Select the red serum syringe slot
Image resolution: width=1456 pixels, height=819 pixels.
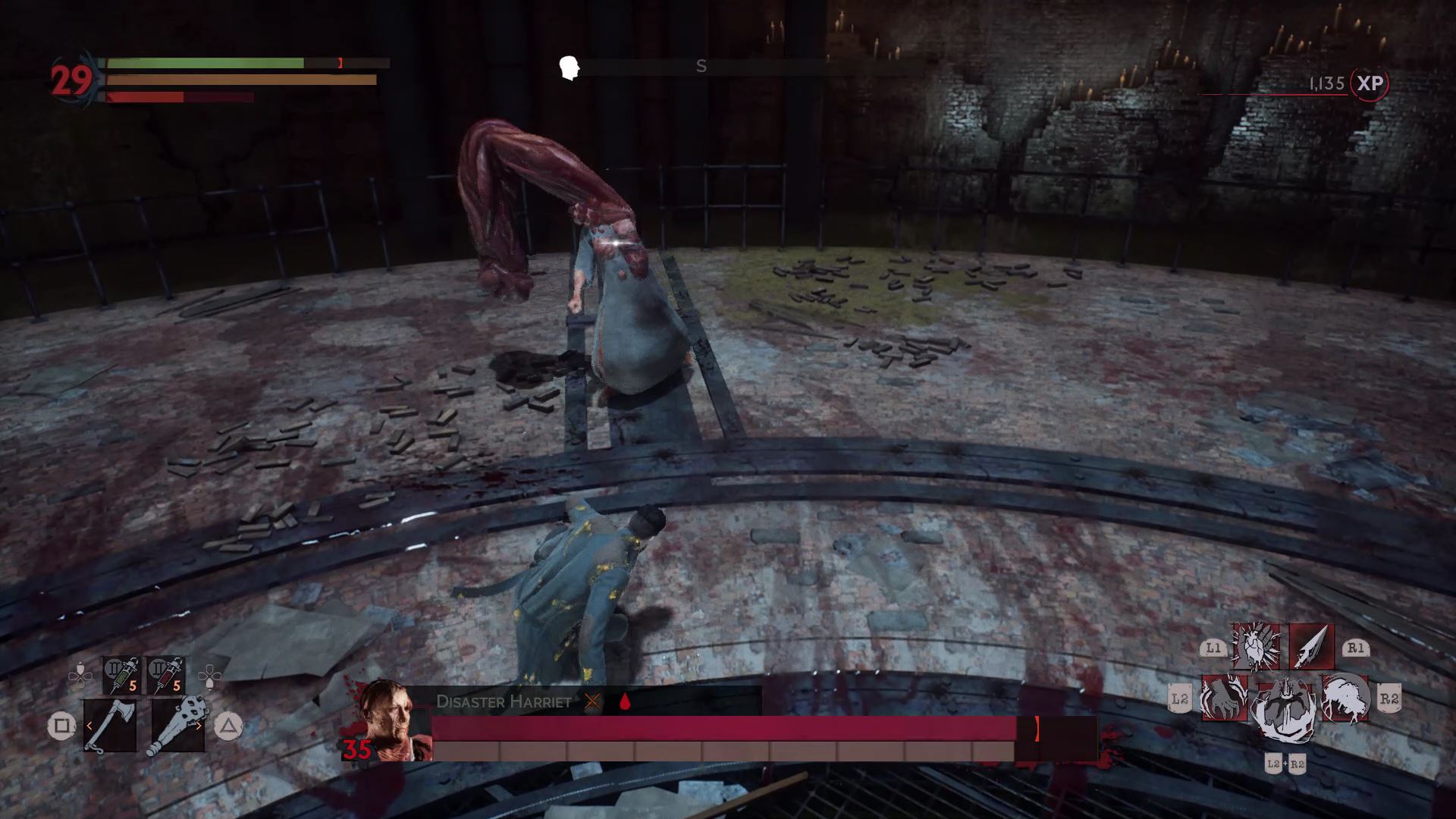click(x=166, y=676)
